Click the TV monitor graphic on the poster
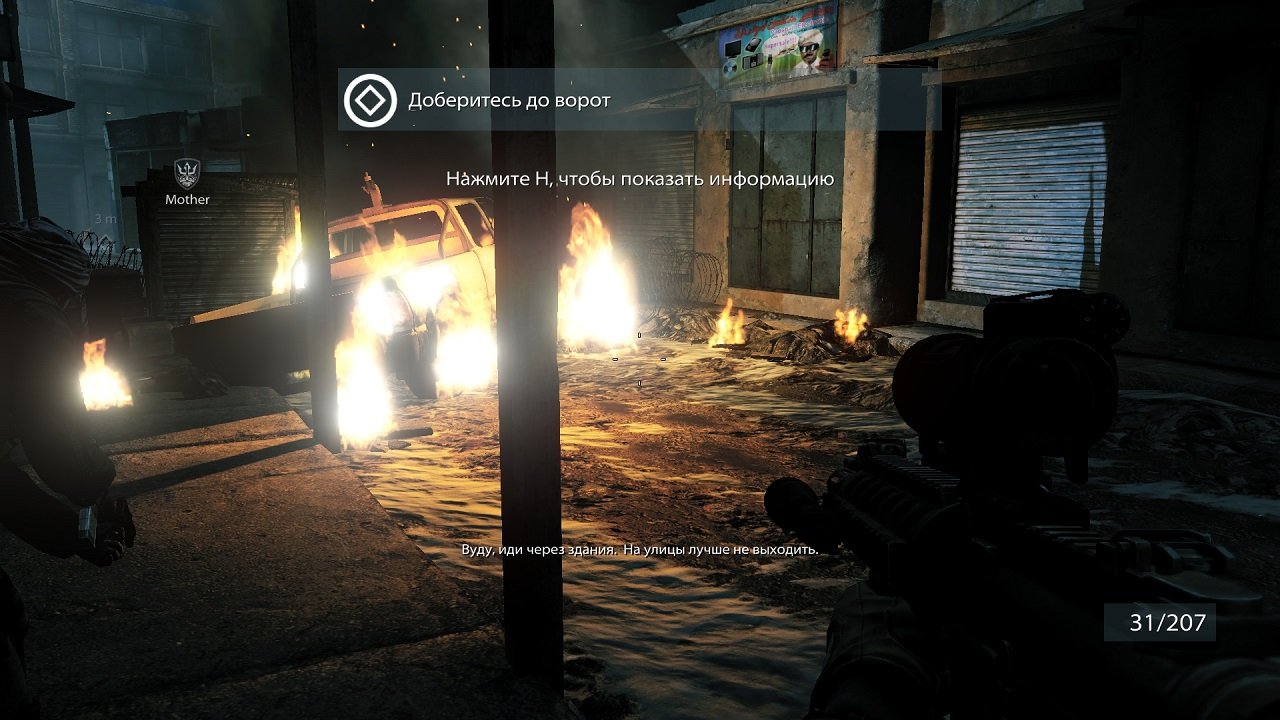Viewport: 1280px width, 720px height. 732,50
